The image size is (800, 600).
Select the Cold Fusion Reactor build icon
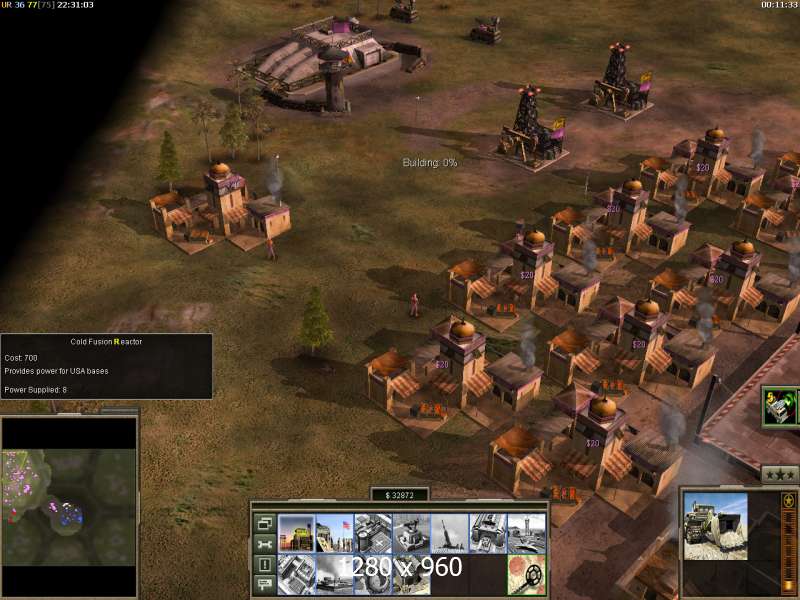click(x=297, y=533)
